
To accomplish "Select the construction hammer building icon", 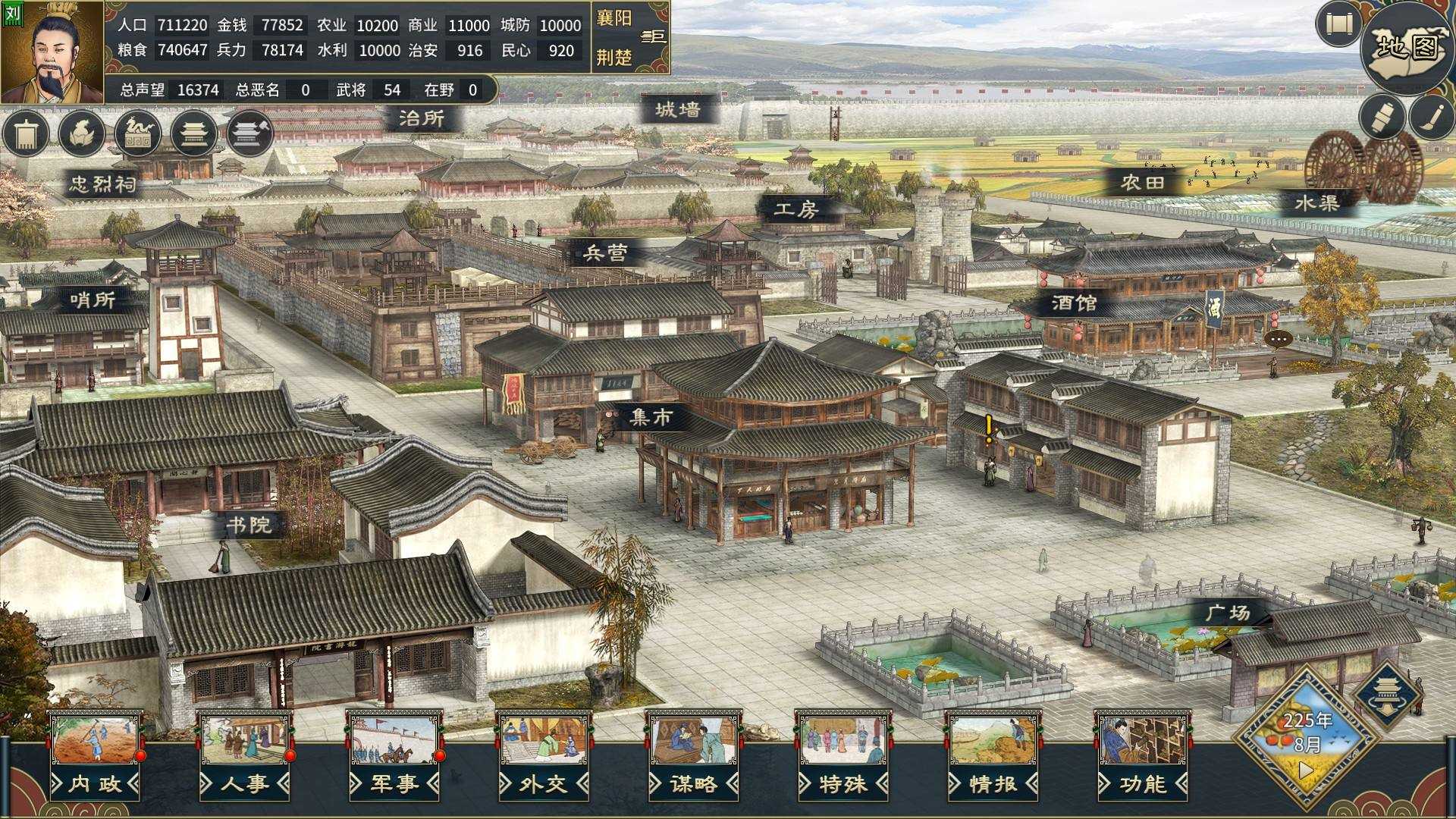I will coord(249,133).
